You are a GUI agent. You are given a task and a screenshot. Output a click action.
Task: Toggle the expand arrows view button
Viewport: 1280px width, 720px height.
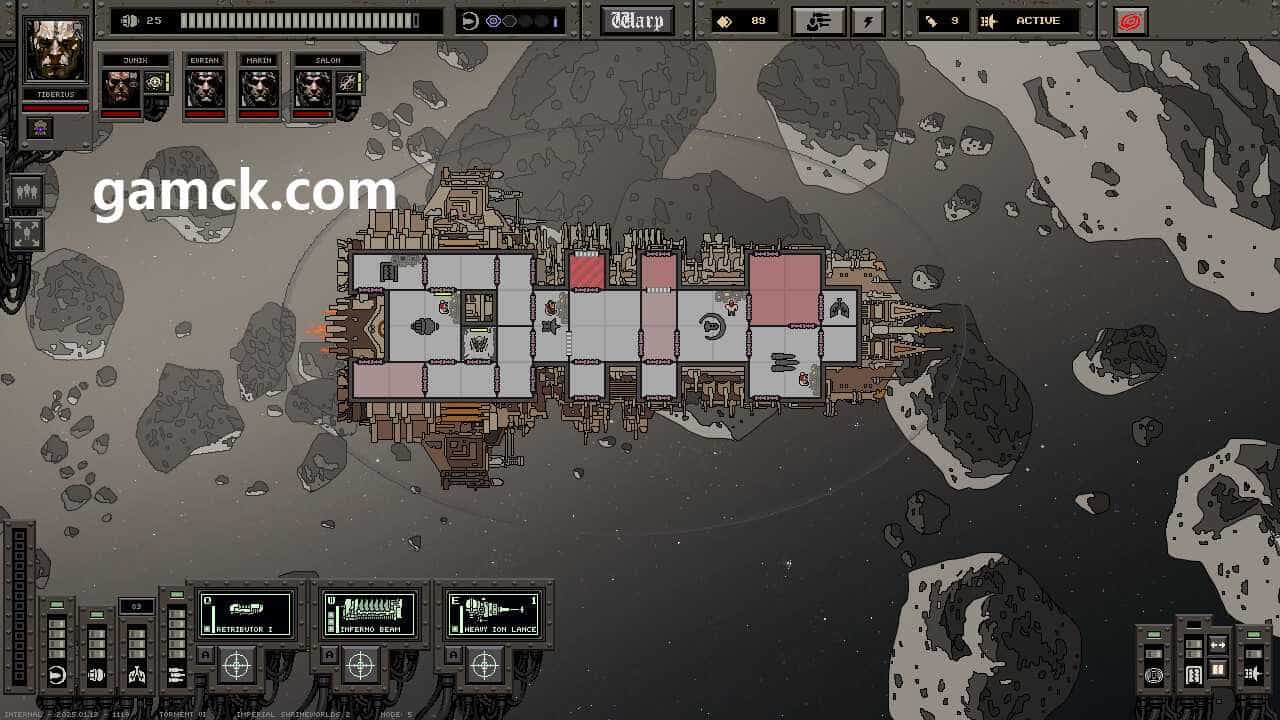click(26, 234)
